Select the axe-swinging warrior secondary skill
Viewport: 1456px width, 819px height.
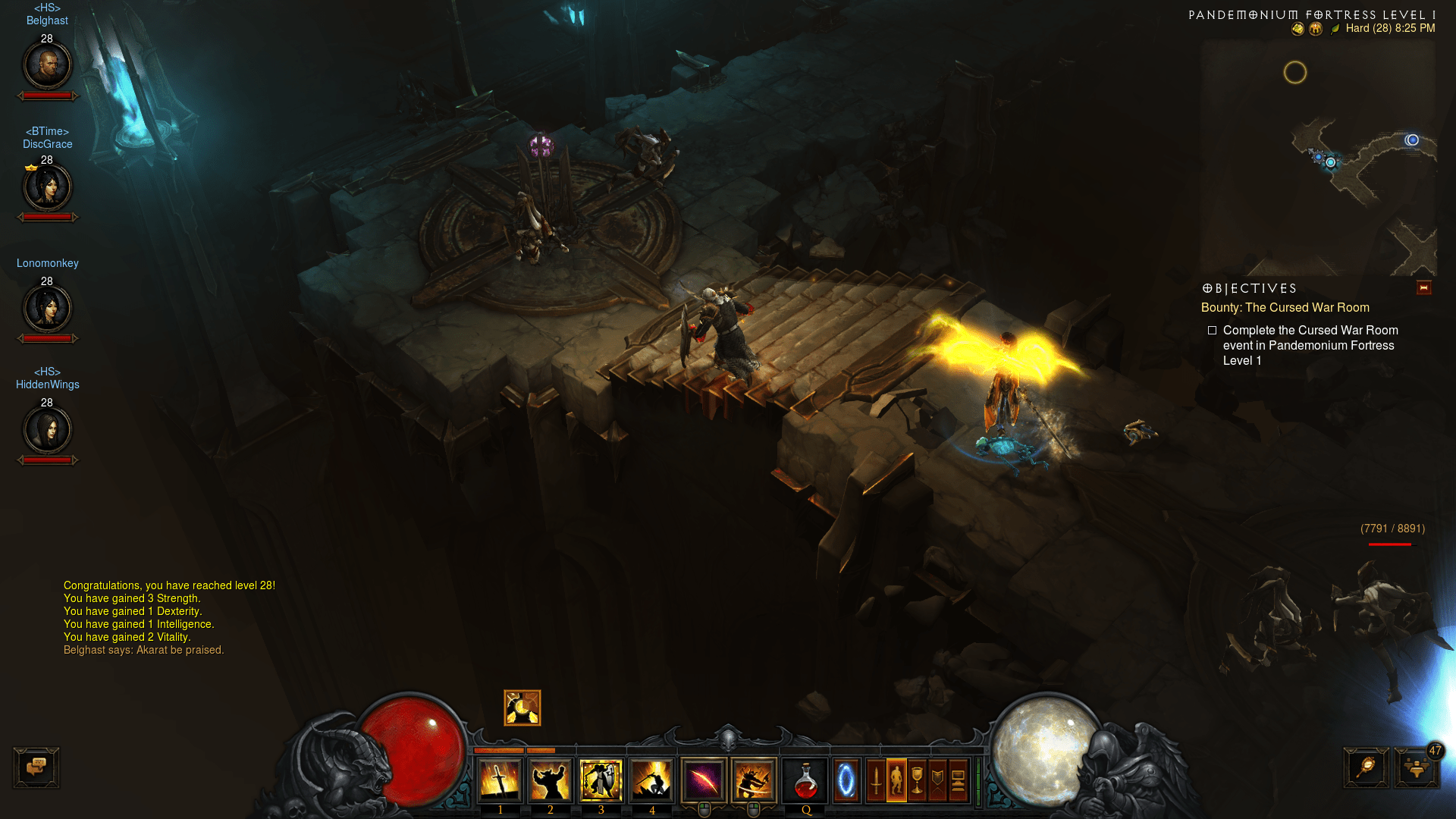pos(754,780)
